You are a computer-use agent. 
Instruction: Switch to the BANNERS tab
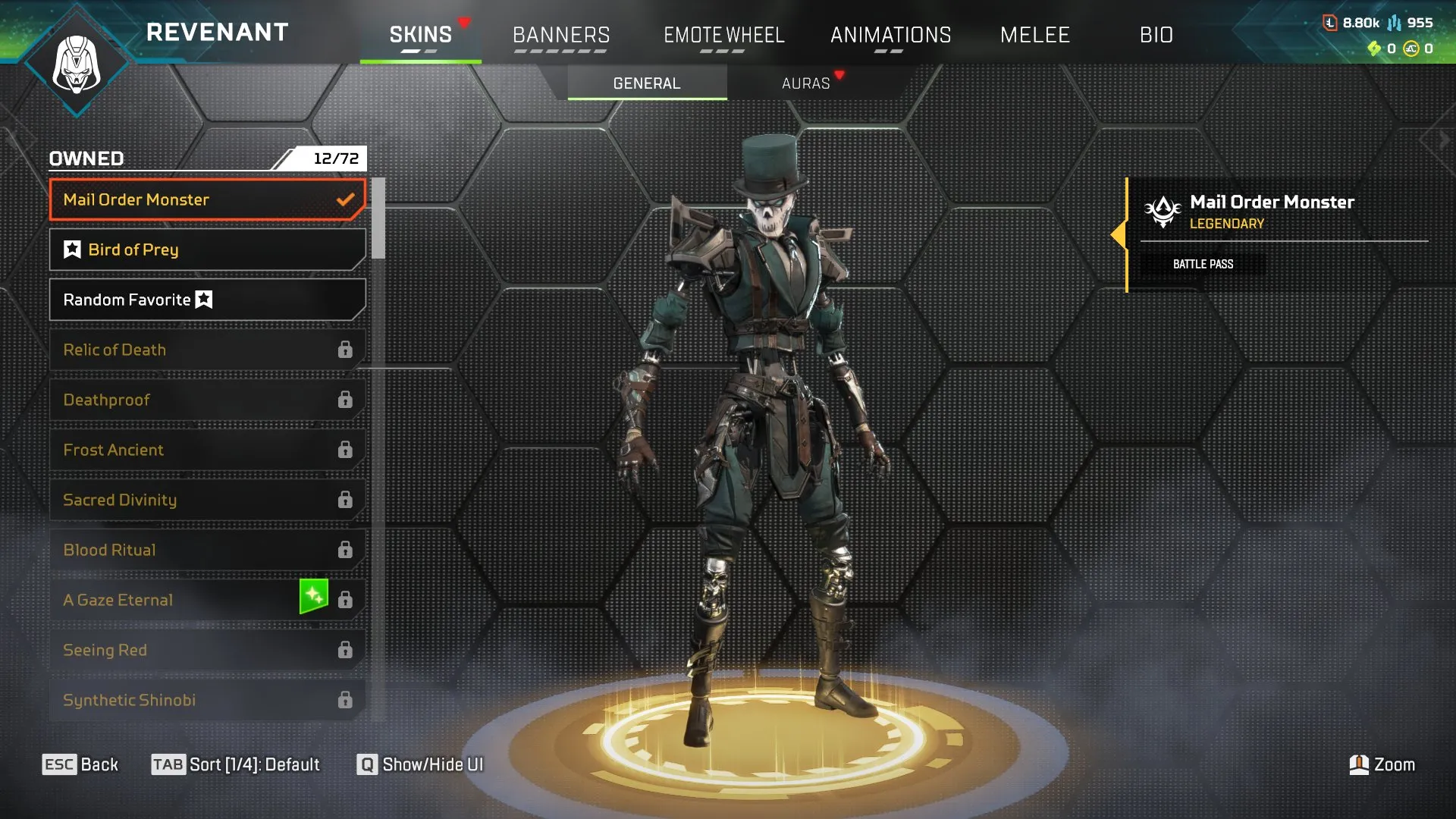[x=561, y=35]
